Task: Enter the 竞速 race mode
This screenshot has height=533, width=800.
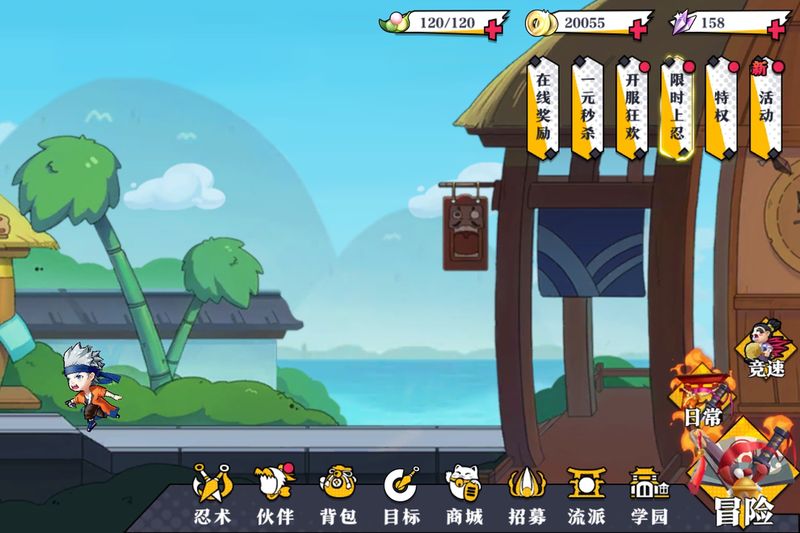Action: click(767, 352)
